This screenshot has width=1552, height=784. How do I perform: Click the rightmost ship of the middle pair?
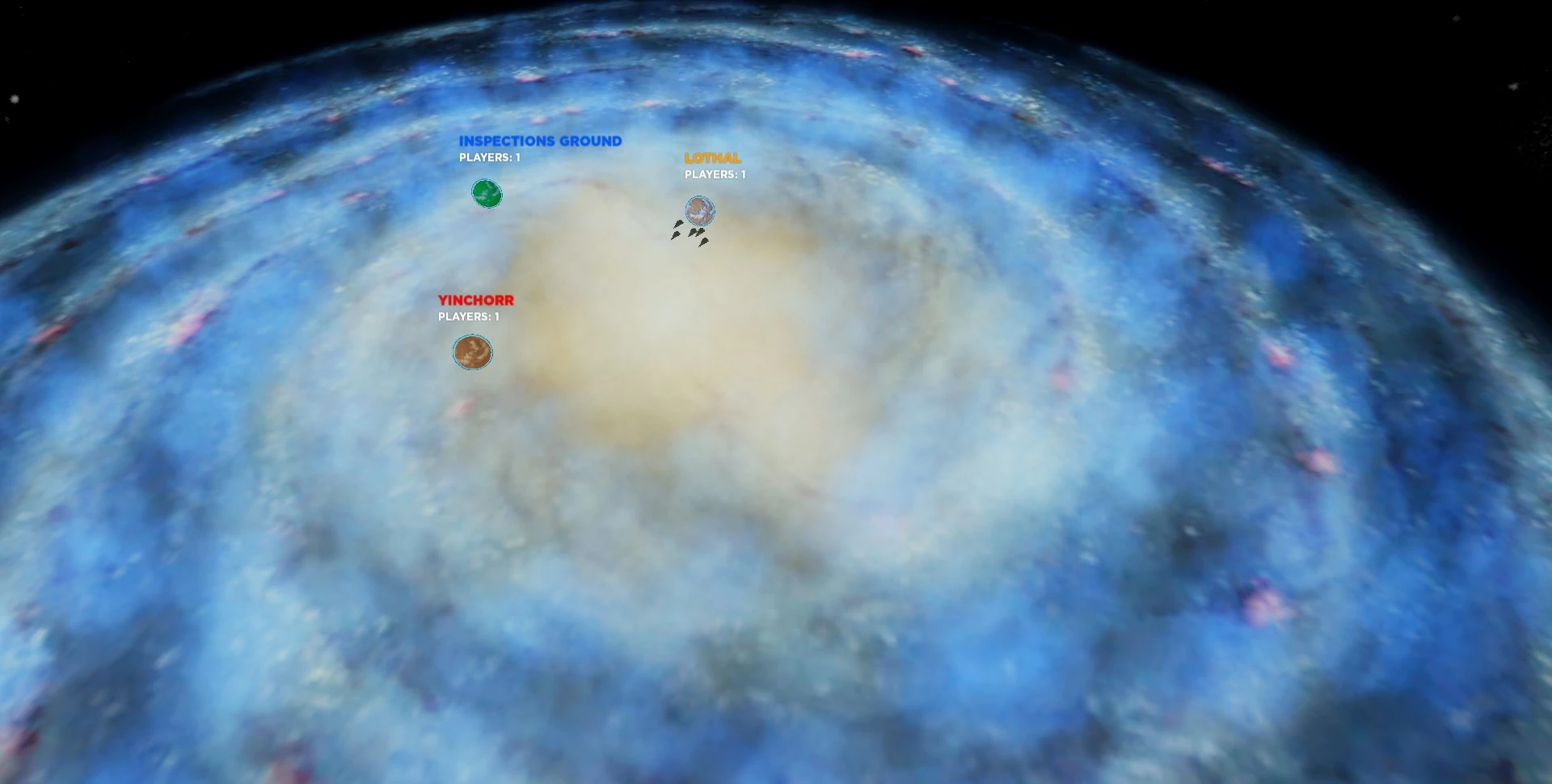click(700, 232)
